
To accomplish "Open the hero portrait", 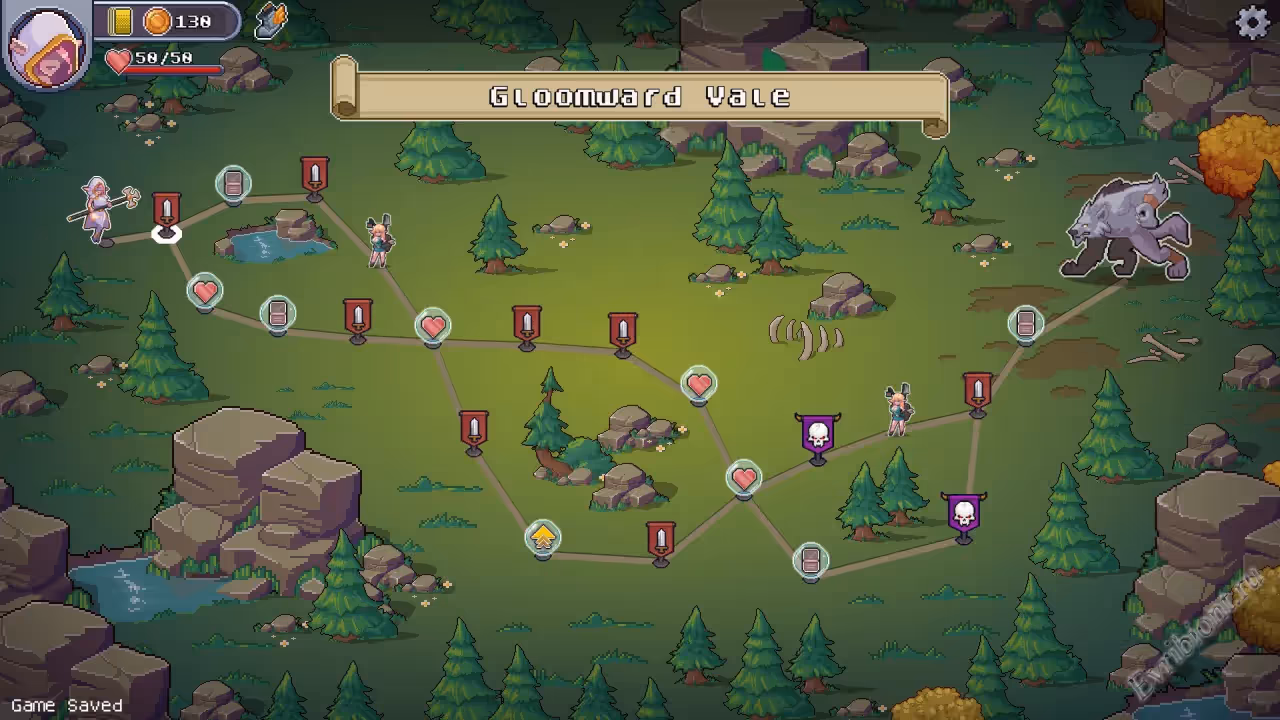I will coord(47,45).
